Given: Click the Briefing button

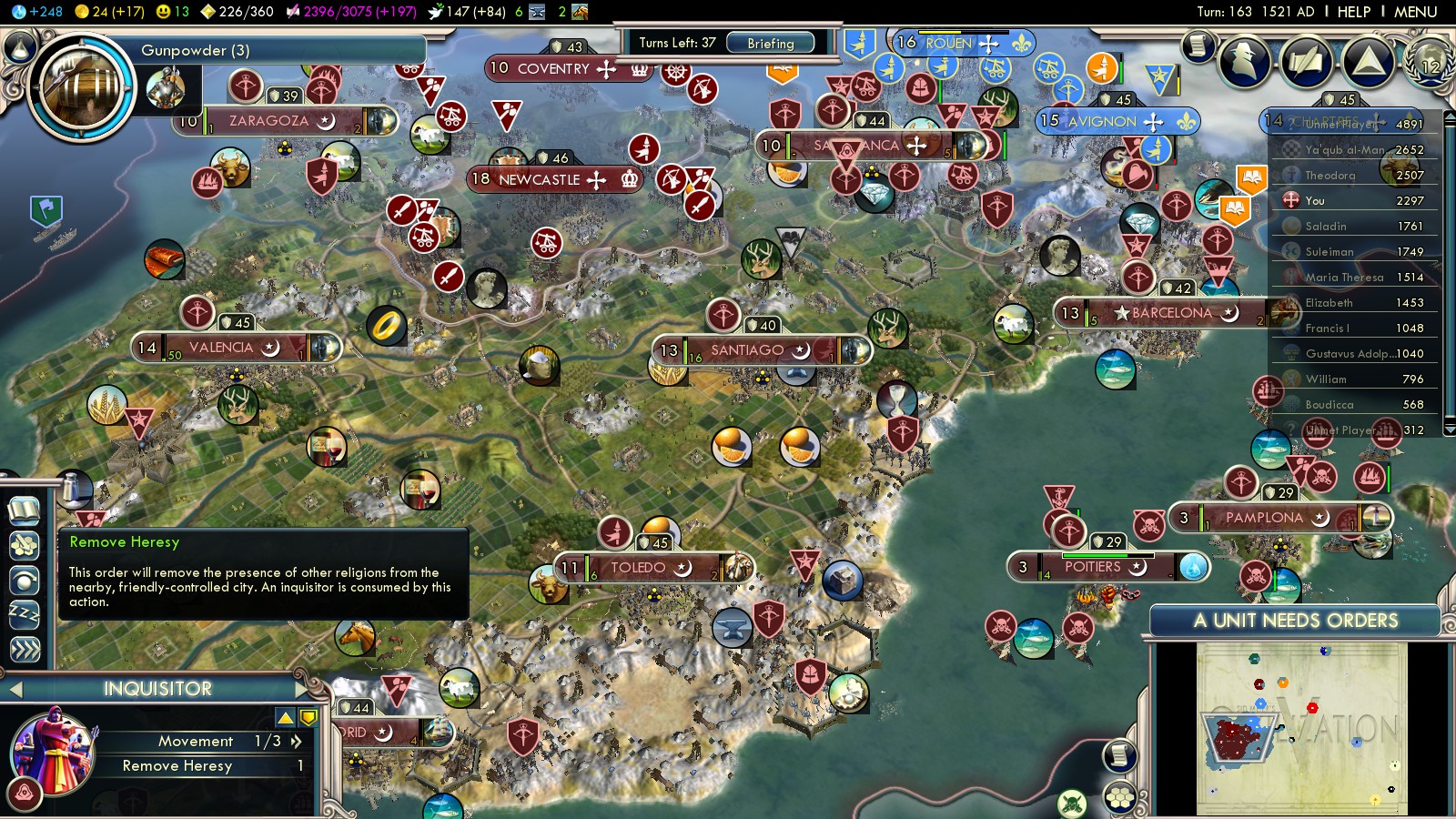Looking at the screenshot, I should coord(770,43).
